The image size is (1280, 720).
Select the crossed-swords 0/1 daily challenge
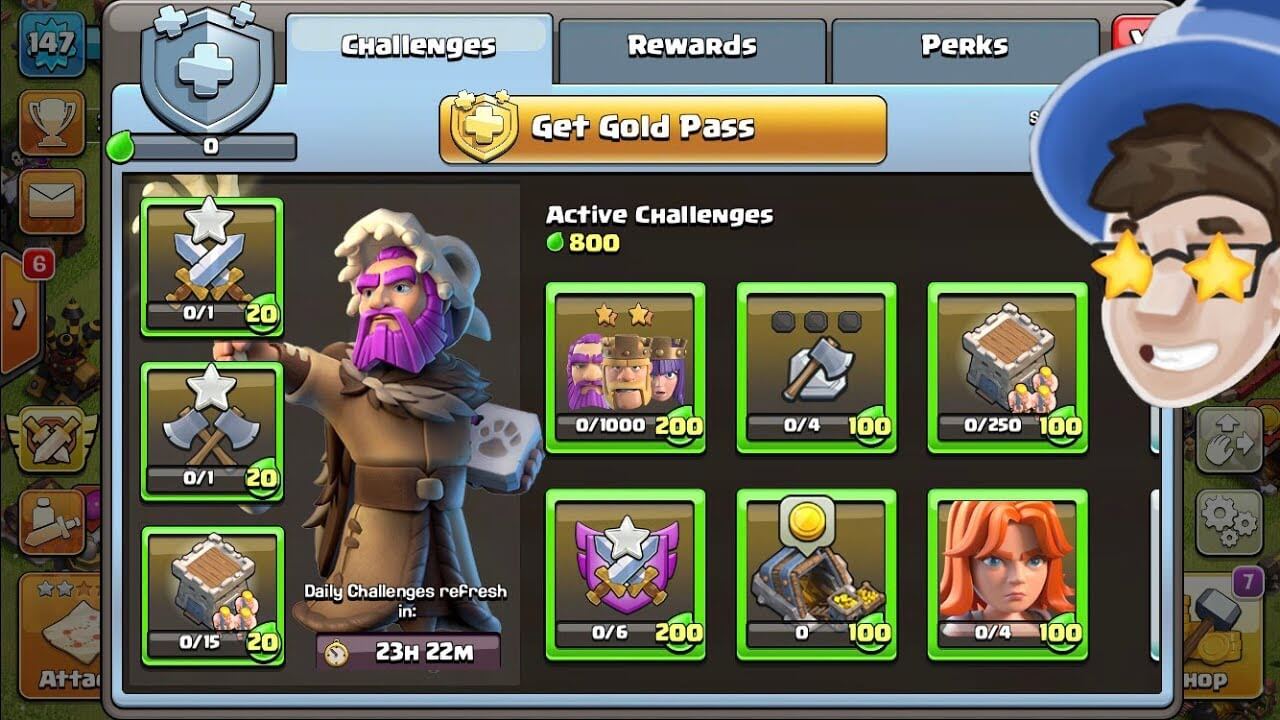[x=211, y=265]
